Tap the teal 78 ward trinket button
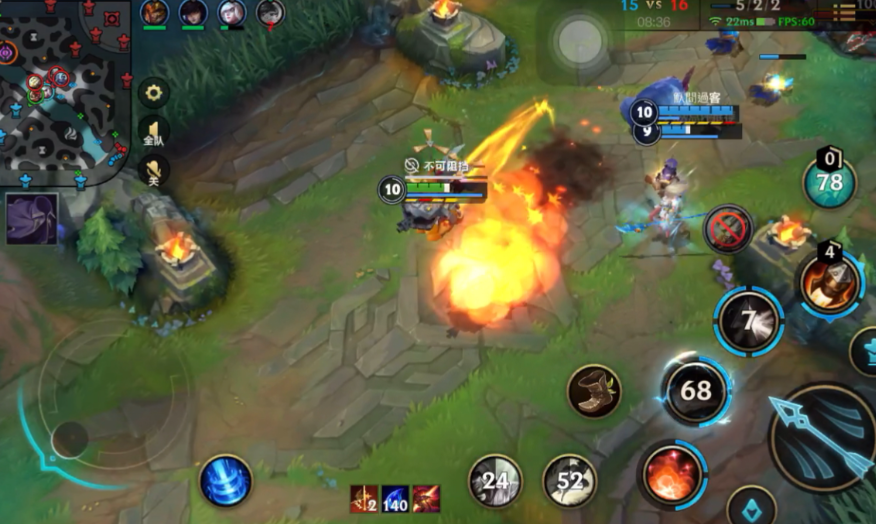 coord(829,182)
